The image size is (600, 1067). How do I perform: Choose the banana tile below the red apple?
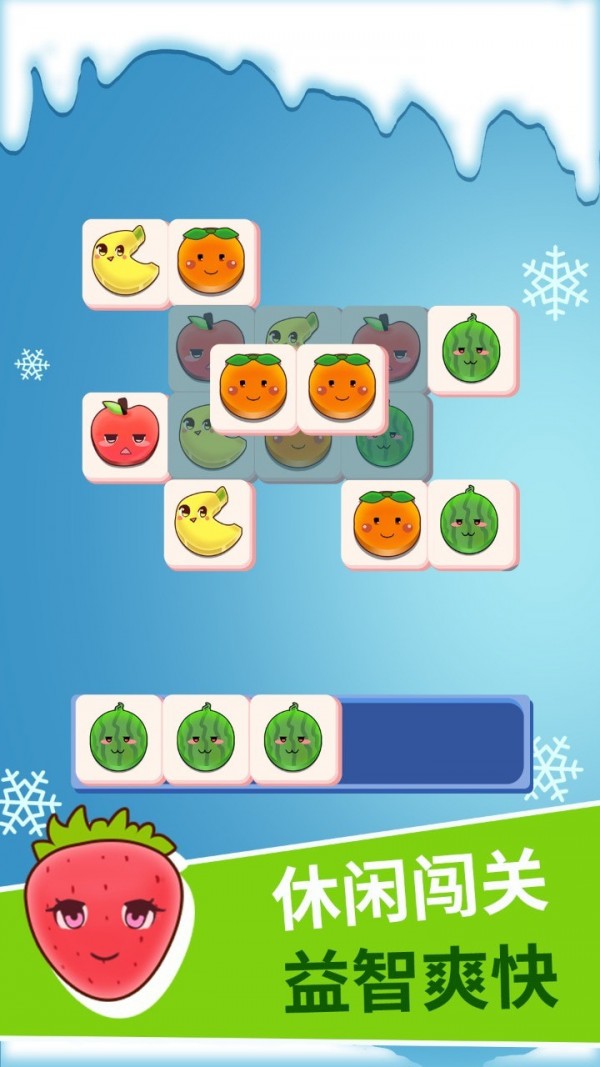click(209, 523)
